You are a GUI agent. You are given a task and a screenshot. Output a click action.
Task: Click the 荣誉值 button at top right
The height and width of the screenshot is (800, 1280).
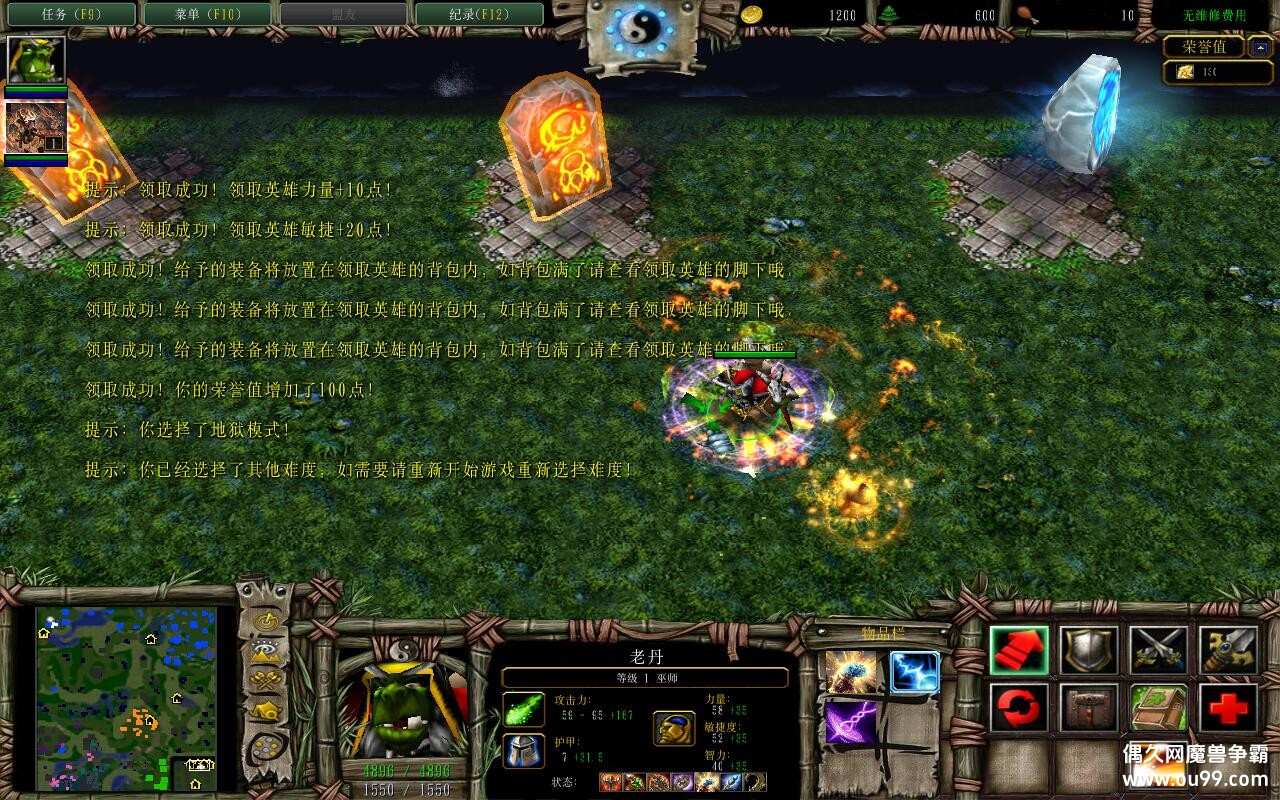(x=1205, y=46)
